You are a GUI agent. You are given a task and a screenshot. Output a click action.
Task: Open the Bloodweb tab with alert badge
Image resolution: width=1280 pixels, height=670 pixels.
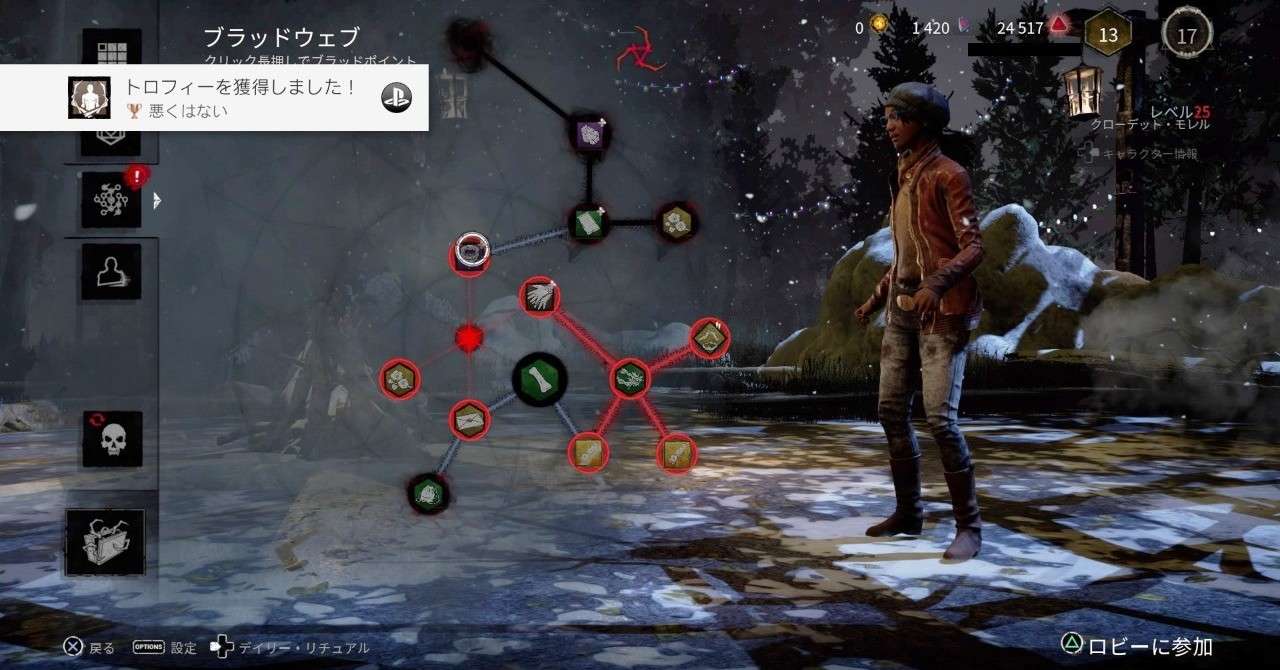coord(111,199)
